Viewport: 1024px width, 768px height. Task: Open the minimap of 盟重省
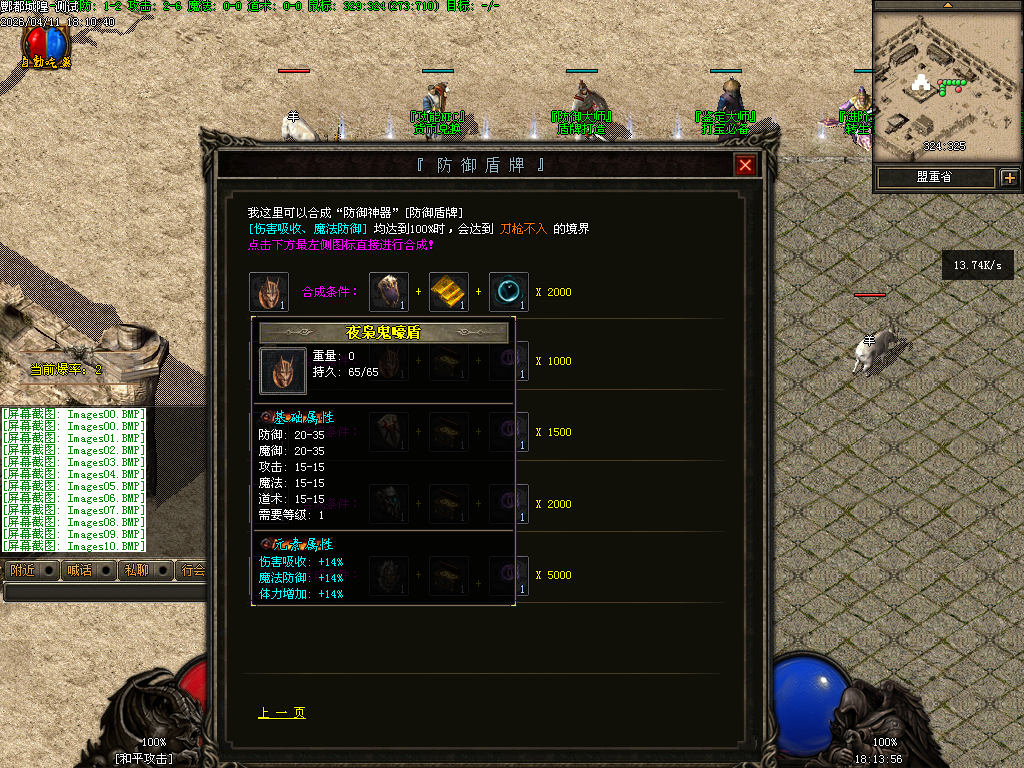click(x=934, y=178)
